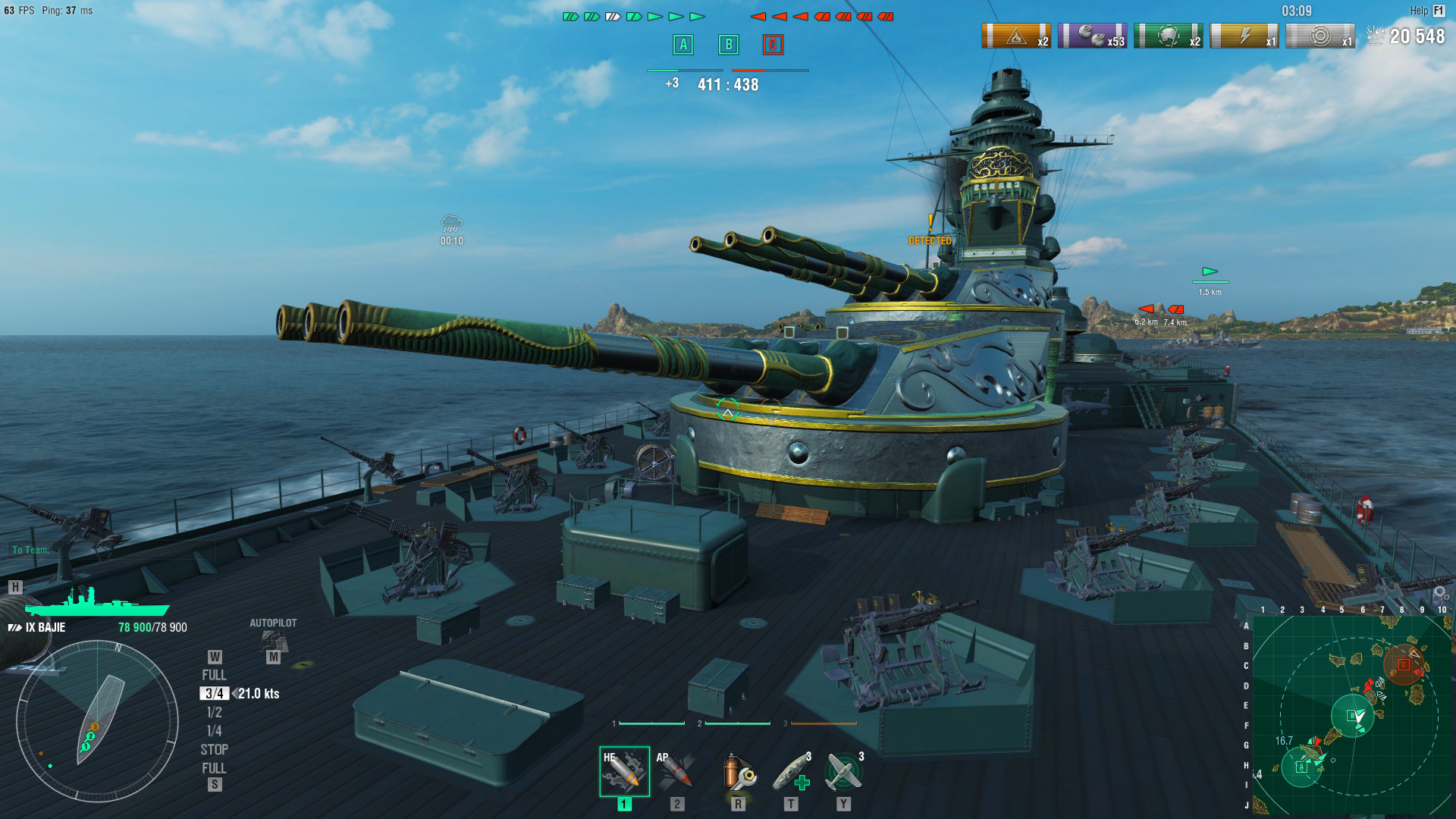Click capture point C on the minimap
This screenshot has height=819, width=1456.
[x=1404, y=665]
